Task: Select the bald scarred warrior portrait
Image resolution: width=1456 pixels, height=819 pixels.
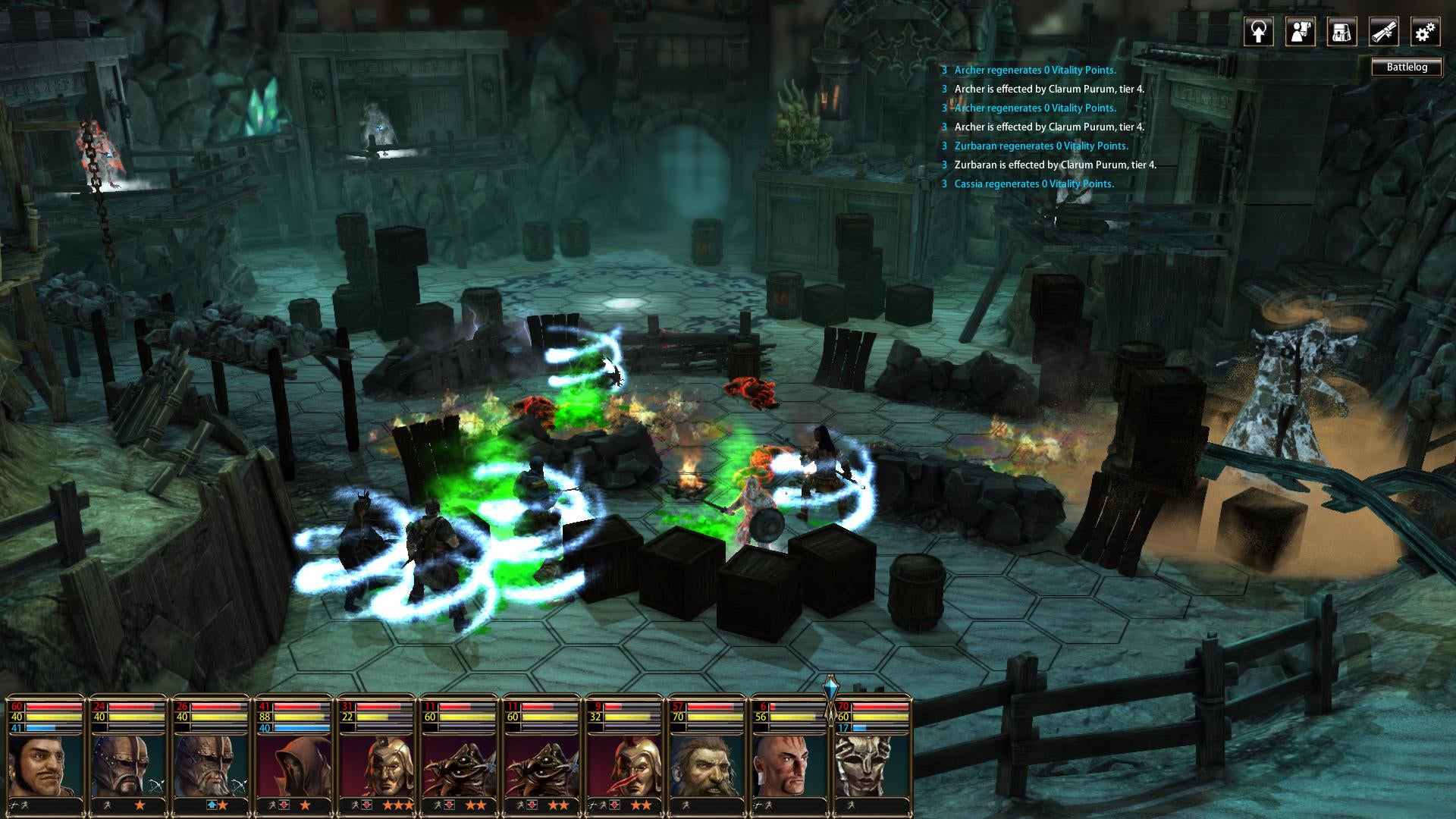Action: [x=789, y=764]
